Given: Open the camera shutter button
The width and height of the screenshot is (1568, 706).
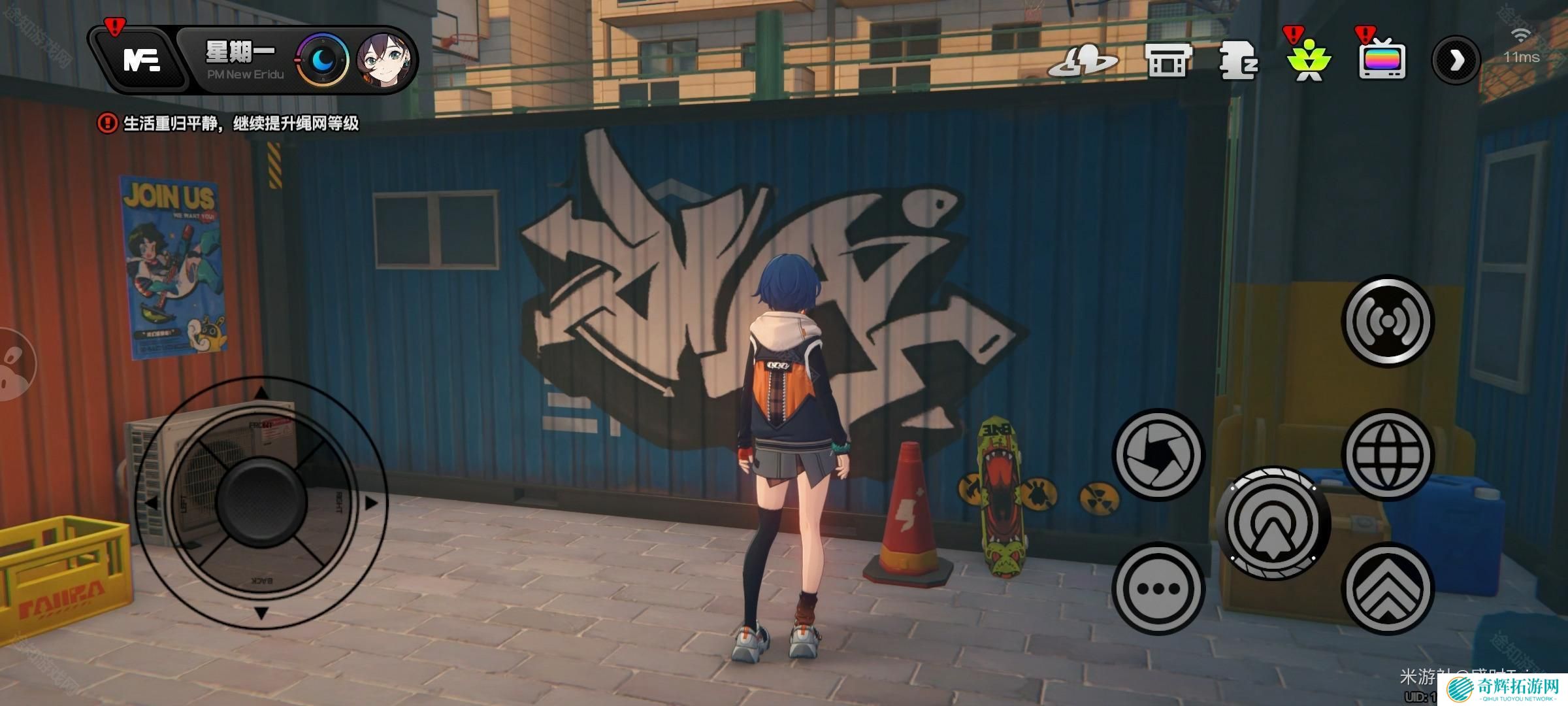Looking at the screenshot, I should (1158, 454).
